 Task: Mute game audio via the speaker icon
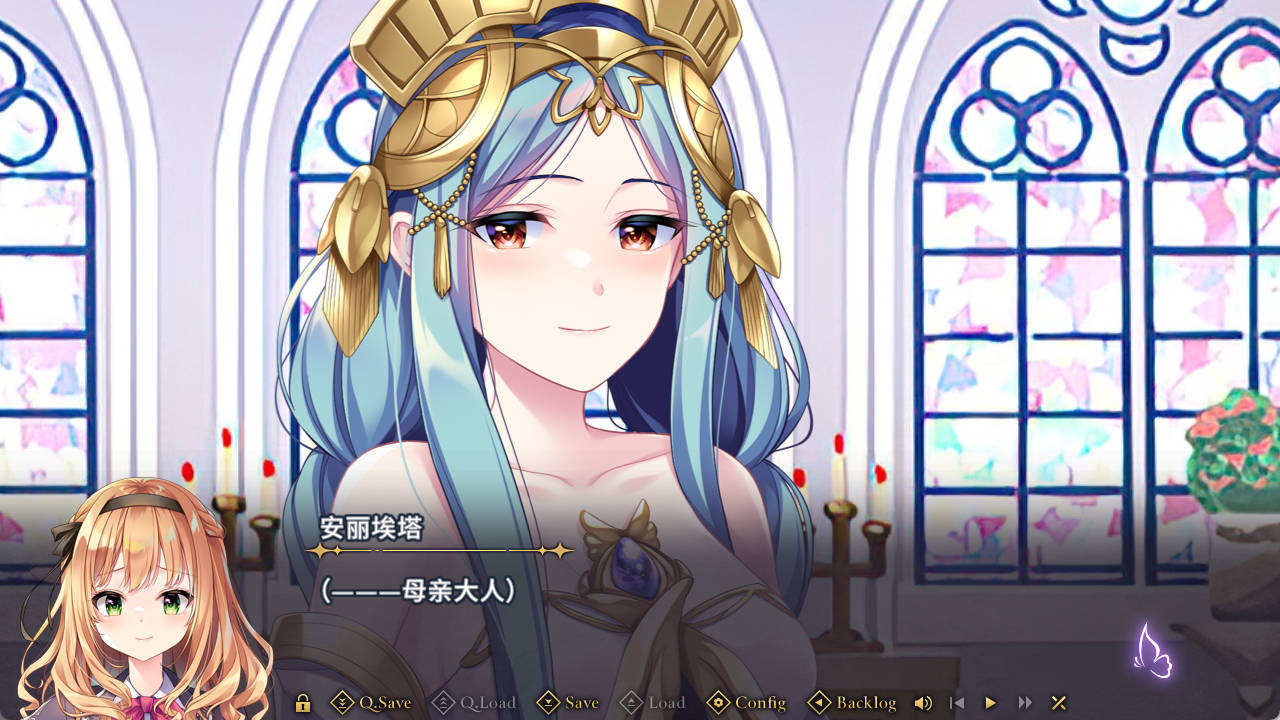coord(922,703)
